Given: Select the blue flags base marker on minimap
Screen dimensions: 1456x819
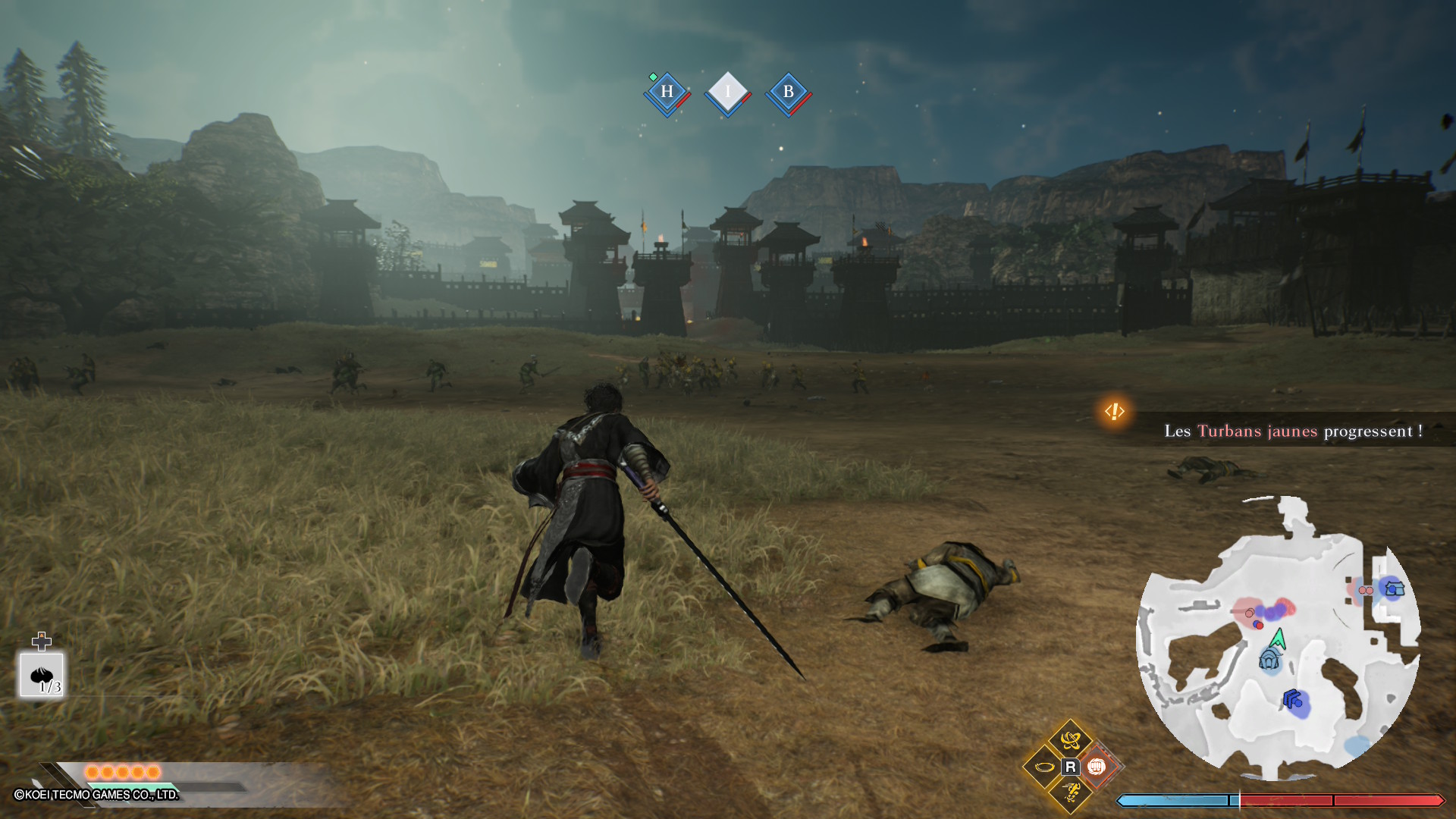Looking at the screenshot, I should 1293,698.
